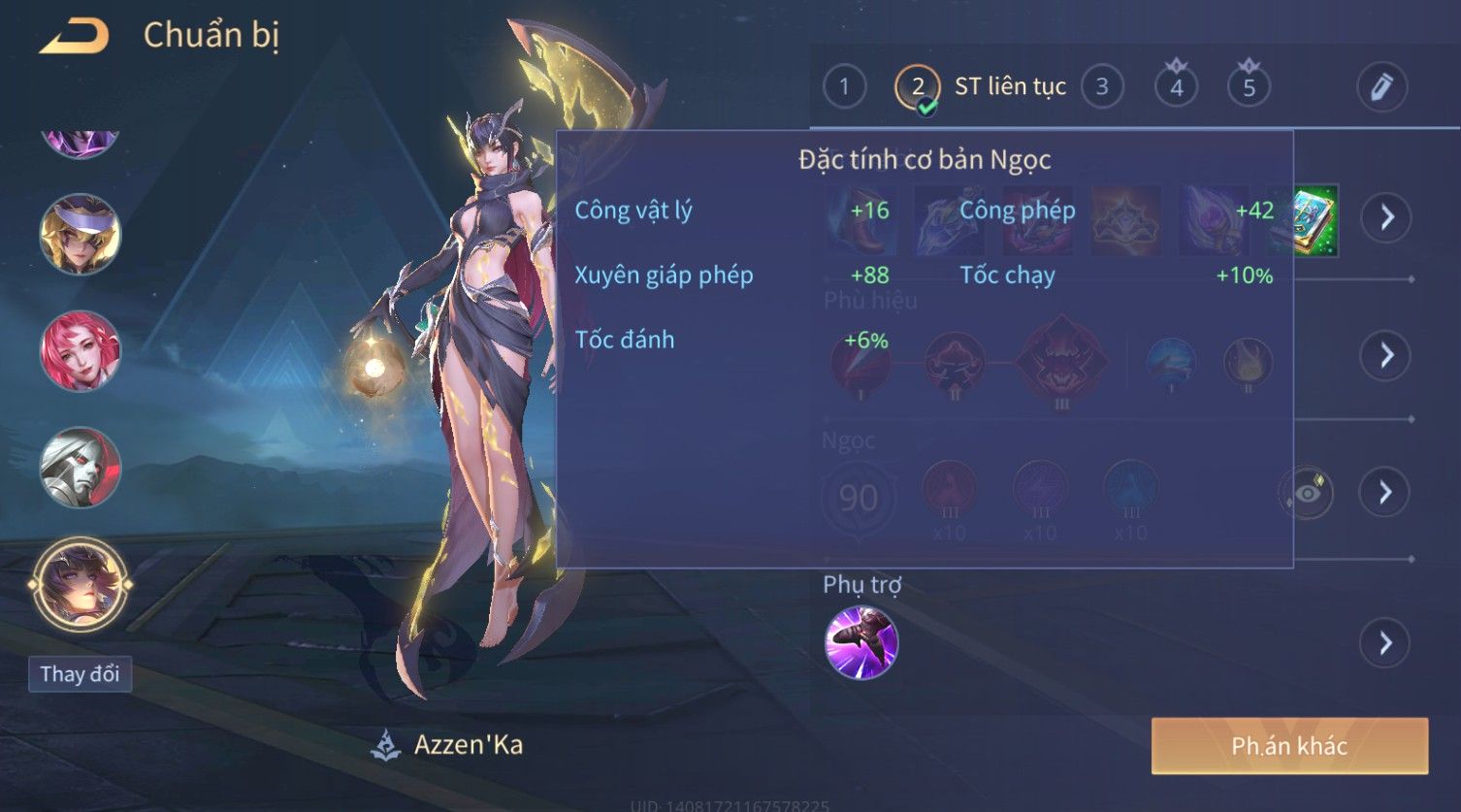Viewport: 1461px width, 812px height.
Task: Select the Phụ trợ boot spell icon
Action: coord(860,642)
